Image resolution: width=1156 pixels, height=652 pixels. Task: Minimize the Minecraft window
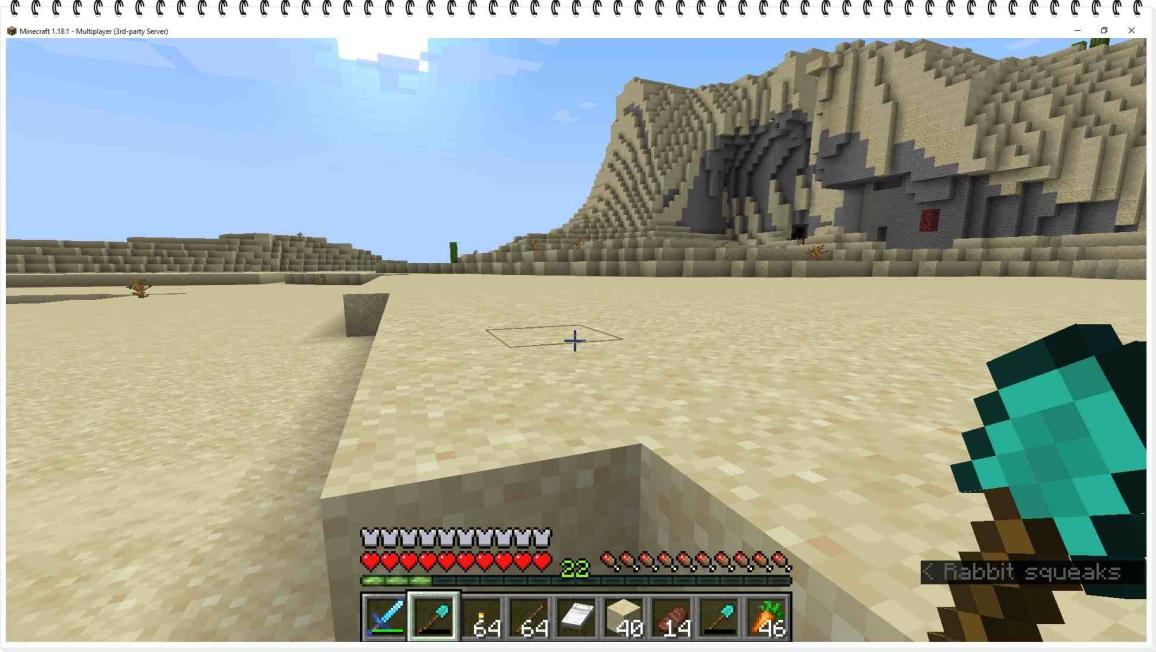coord(1077,31)
